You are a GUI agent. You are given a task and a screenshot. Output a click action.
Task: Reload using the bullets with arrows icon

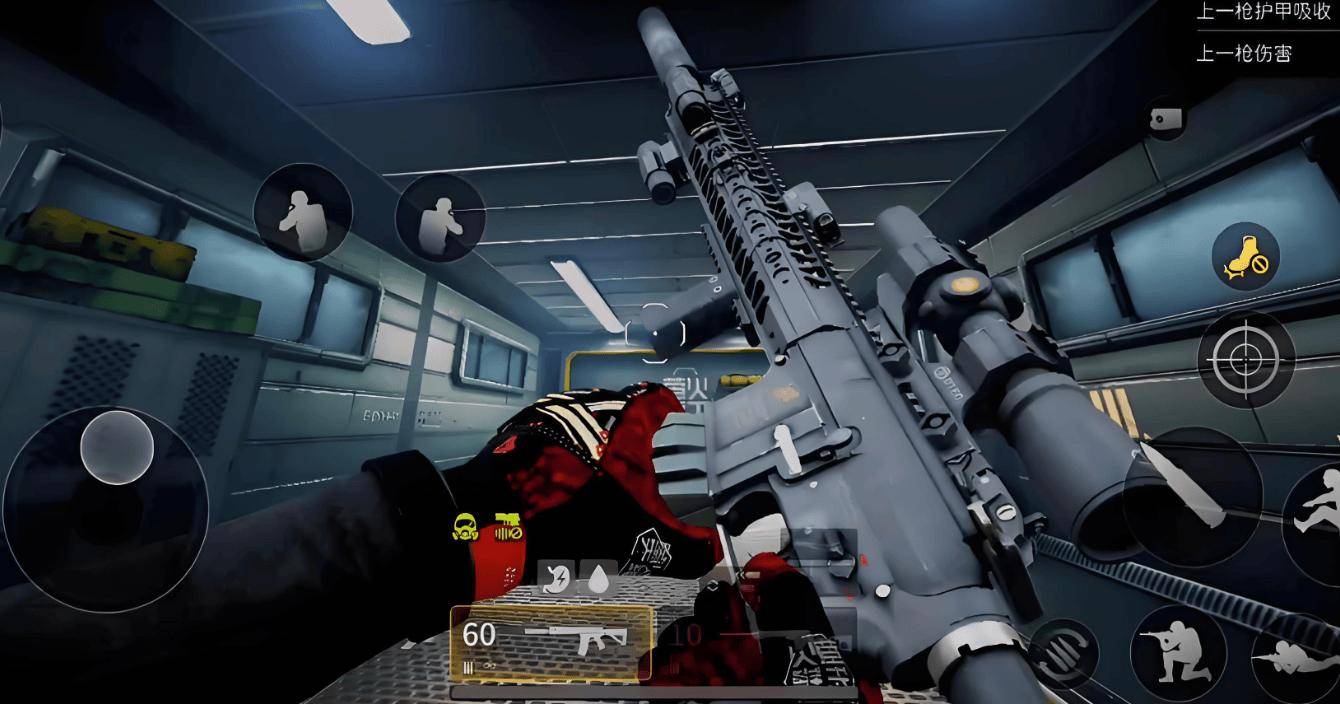click(1063, 652)
